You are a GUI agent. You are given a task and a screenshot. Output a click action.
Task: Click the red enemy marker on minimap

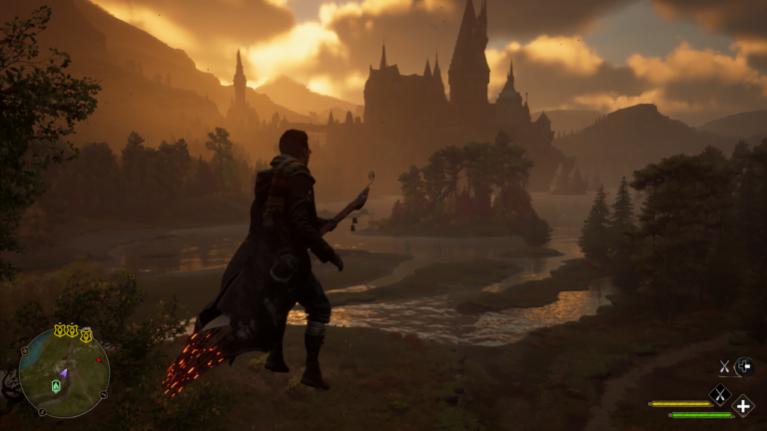point(98,359)
